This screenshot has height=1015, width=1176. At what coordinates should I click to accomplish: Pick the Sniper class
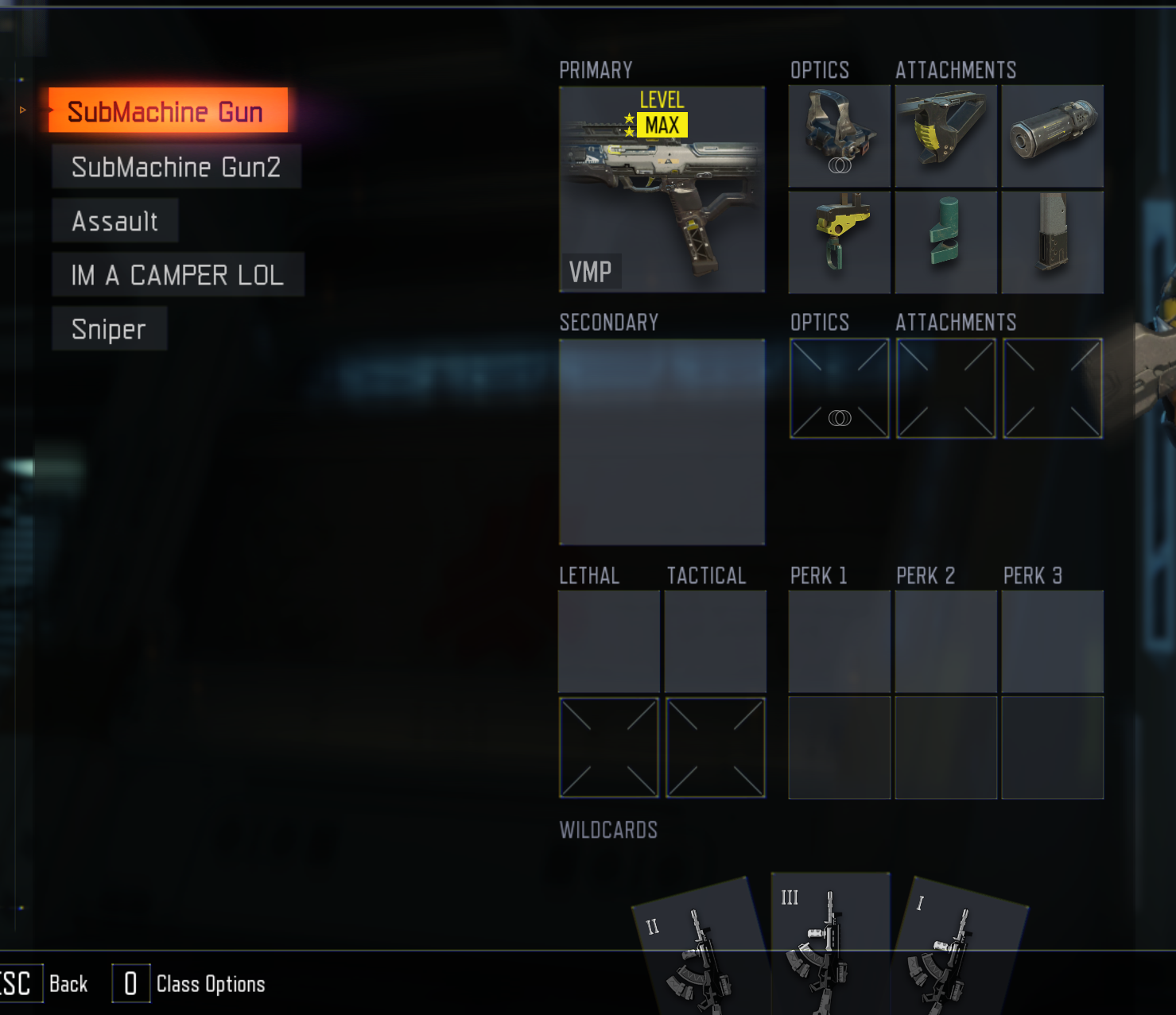click(x=109, y=329)
